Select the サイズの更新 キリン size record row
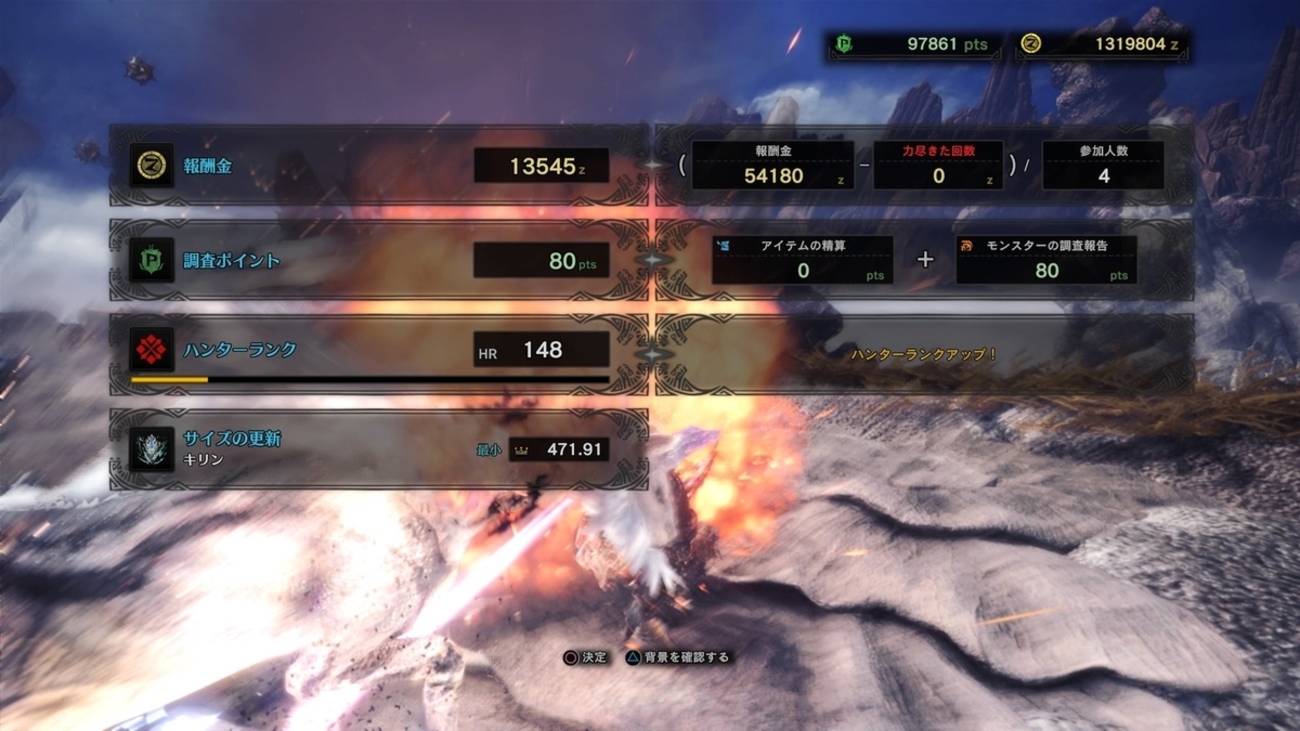1300x731 pixels. tap(378, 449)
